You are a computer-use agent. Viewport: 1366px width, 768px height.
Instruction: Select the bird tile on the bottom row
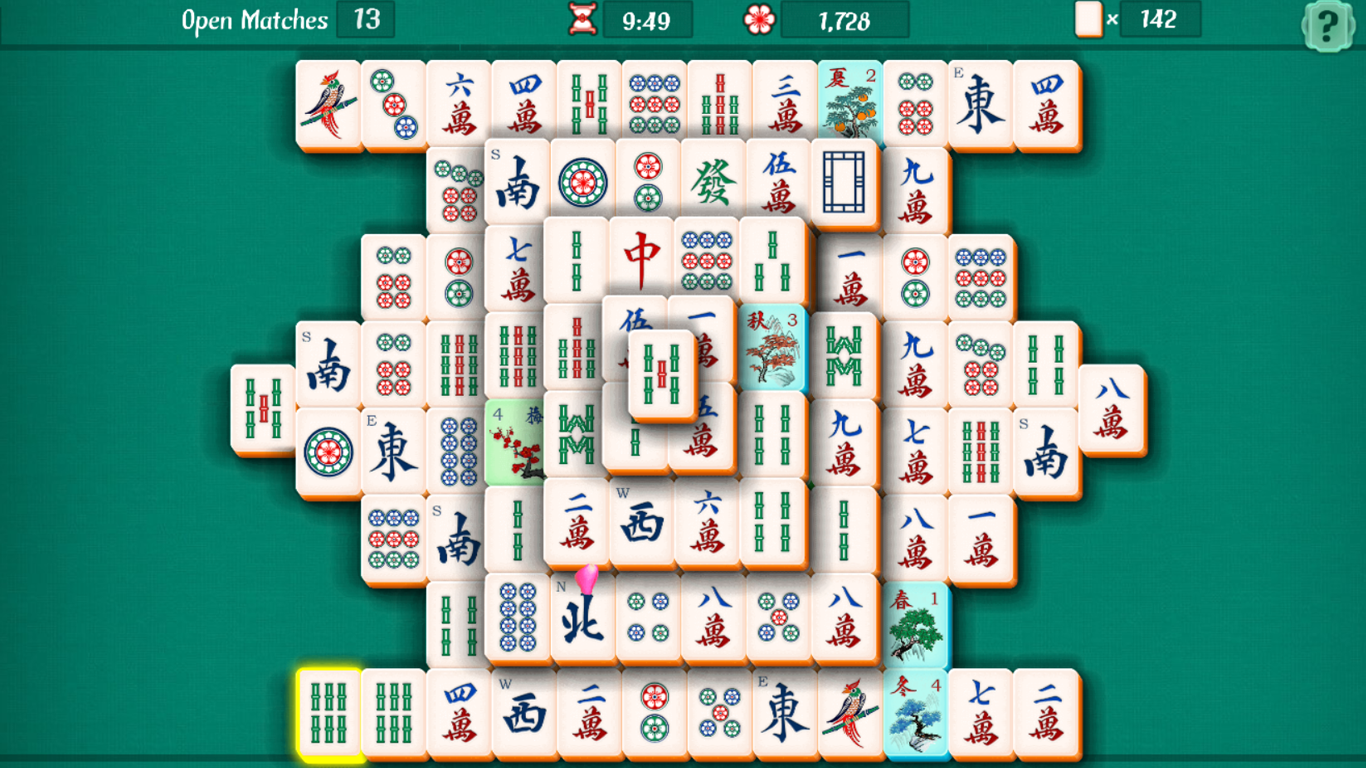(x=849, y=715)
